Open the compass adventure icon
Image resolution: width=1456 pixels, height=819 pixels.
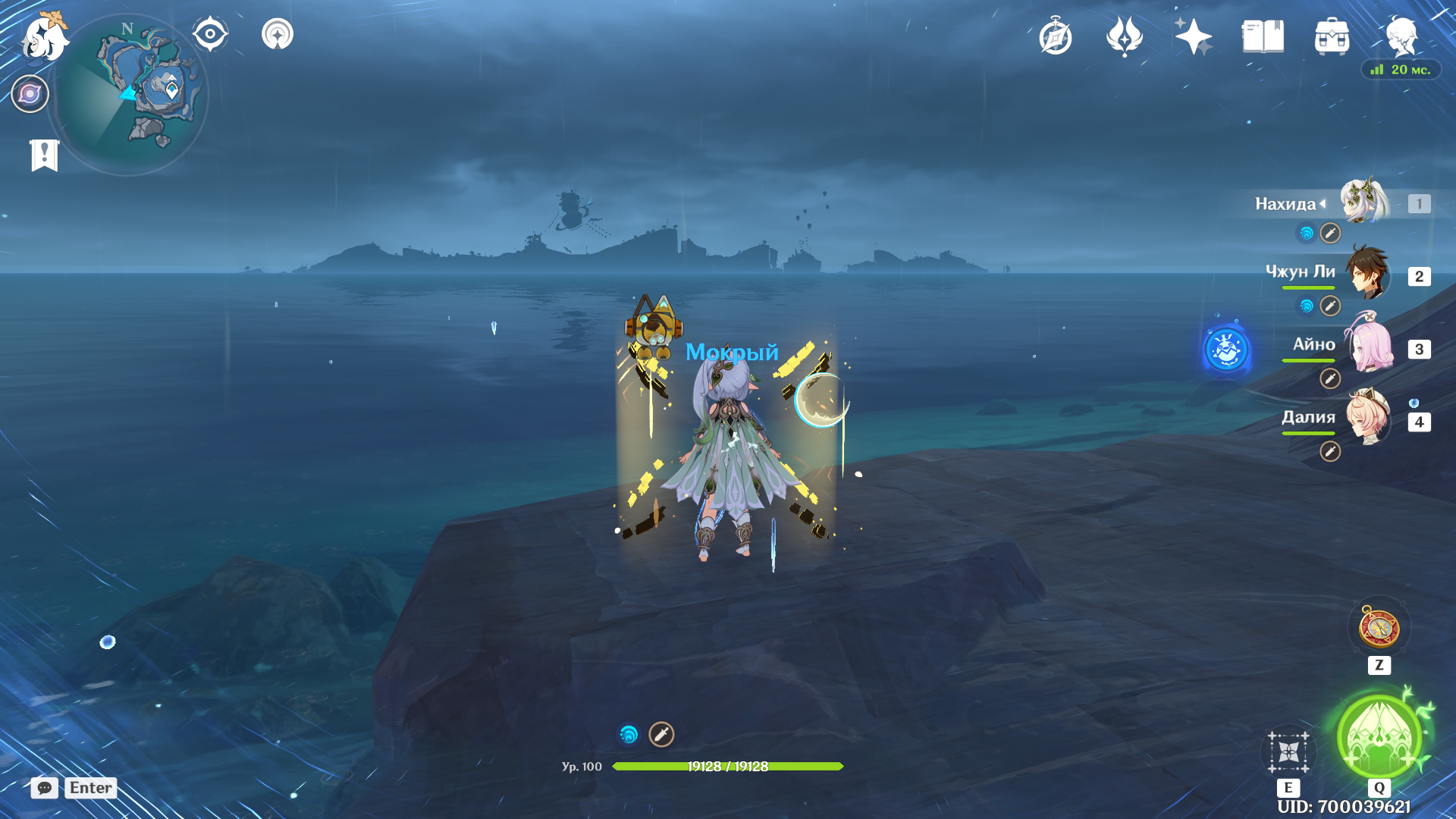[x=1056, y=37]
